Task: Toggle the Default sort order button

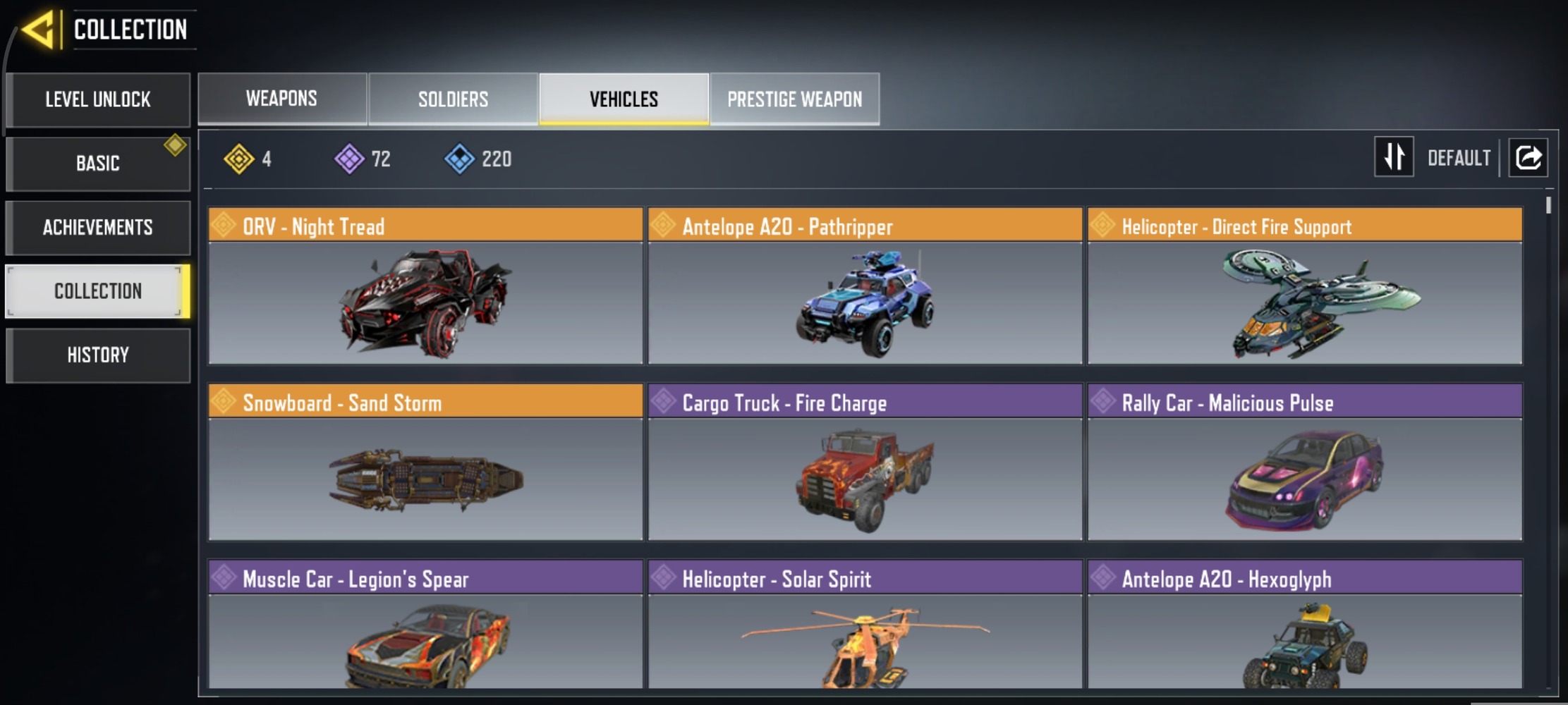Action: coord(1394,157)
